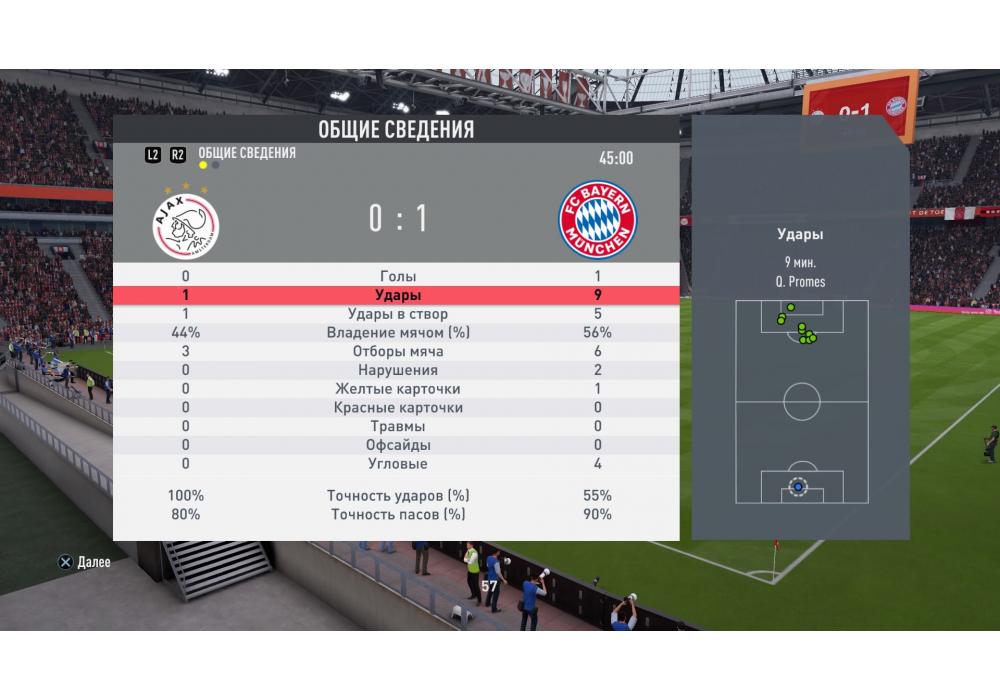Select the Угловые stats row
Screen dimensions: 1000x700
point(397,464)
